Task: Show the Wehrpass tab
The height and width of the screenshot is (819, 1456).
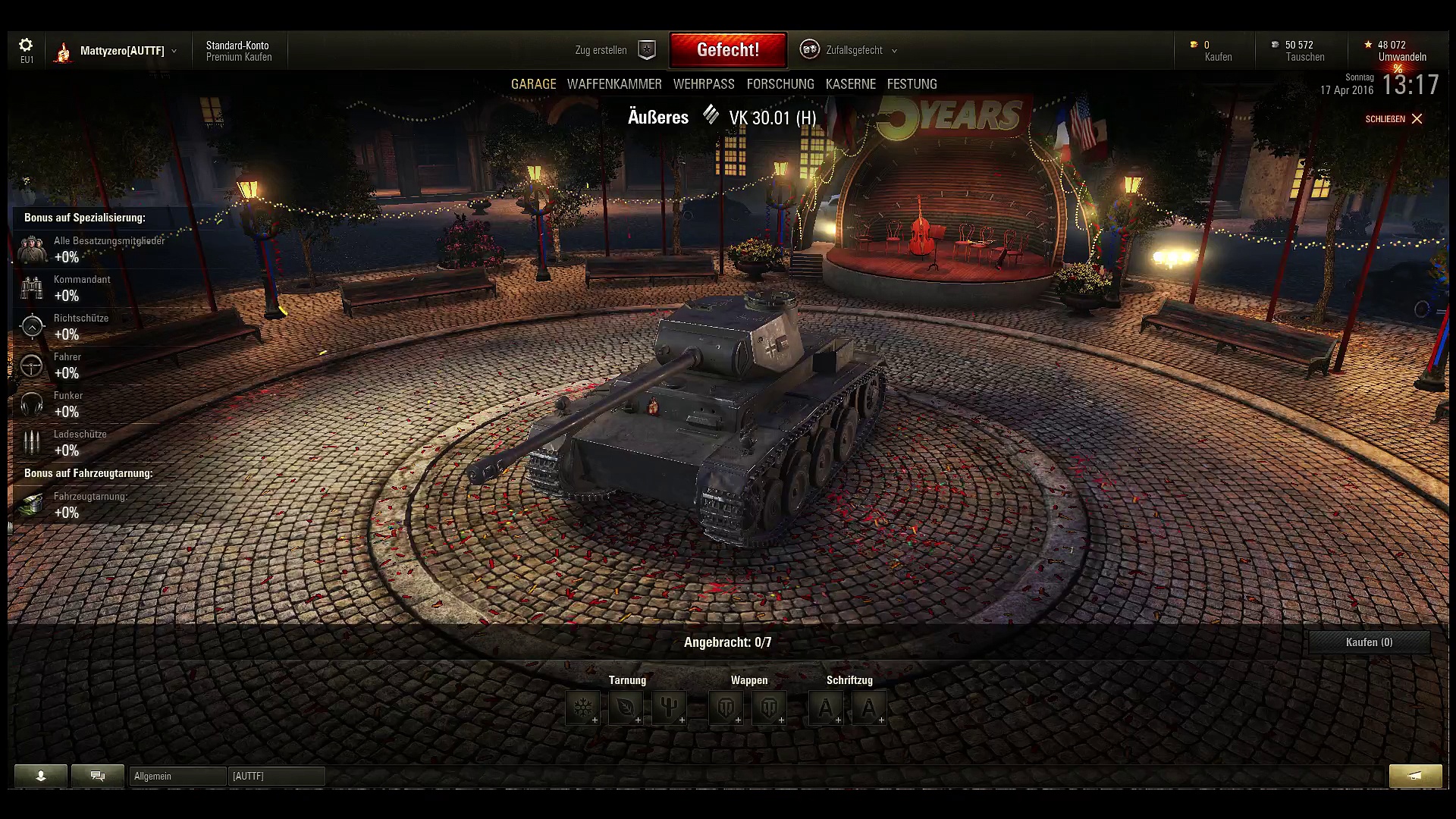Action: (704, 84)
